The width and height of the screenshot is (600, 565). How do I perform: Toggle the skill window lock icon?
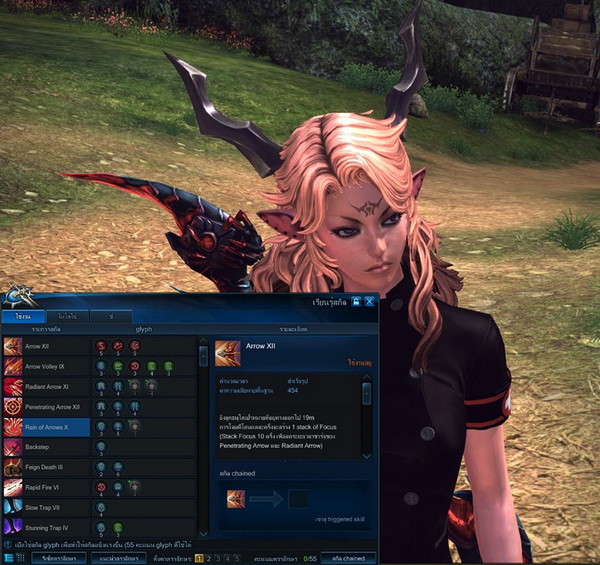click(355, 300)
